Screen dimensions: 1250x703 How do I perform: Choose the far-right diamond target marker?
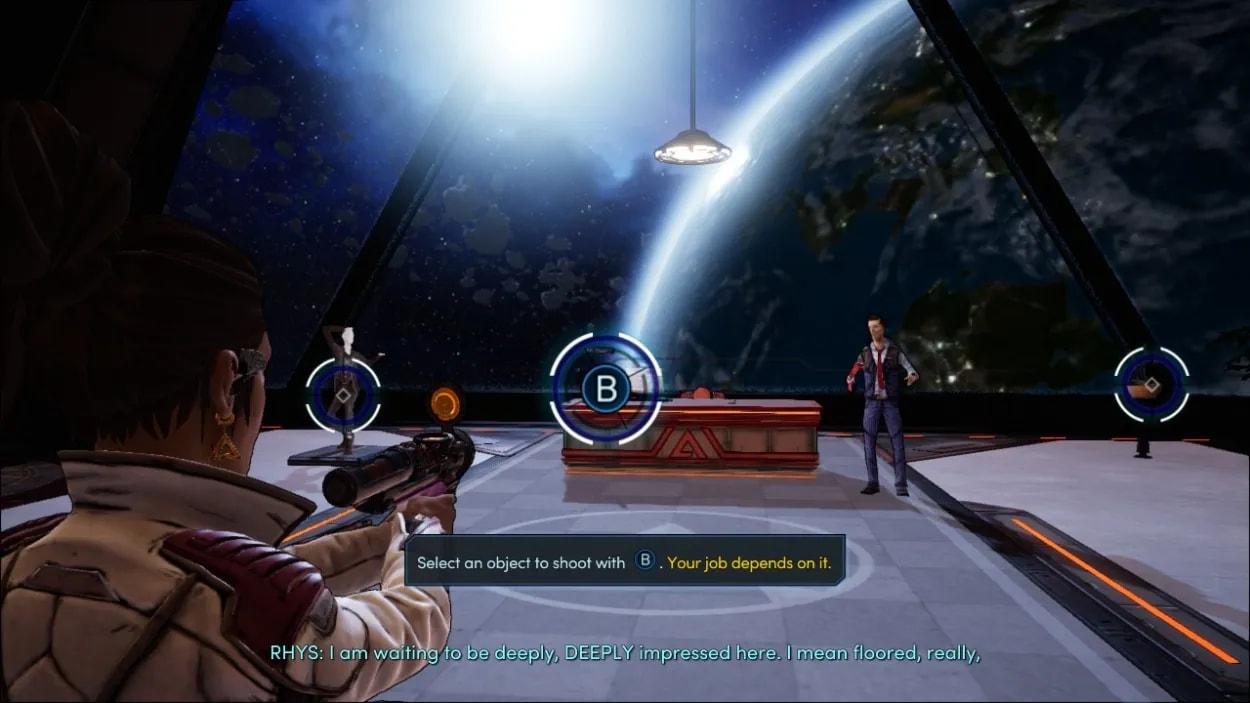(1151, 385)
